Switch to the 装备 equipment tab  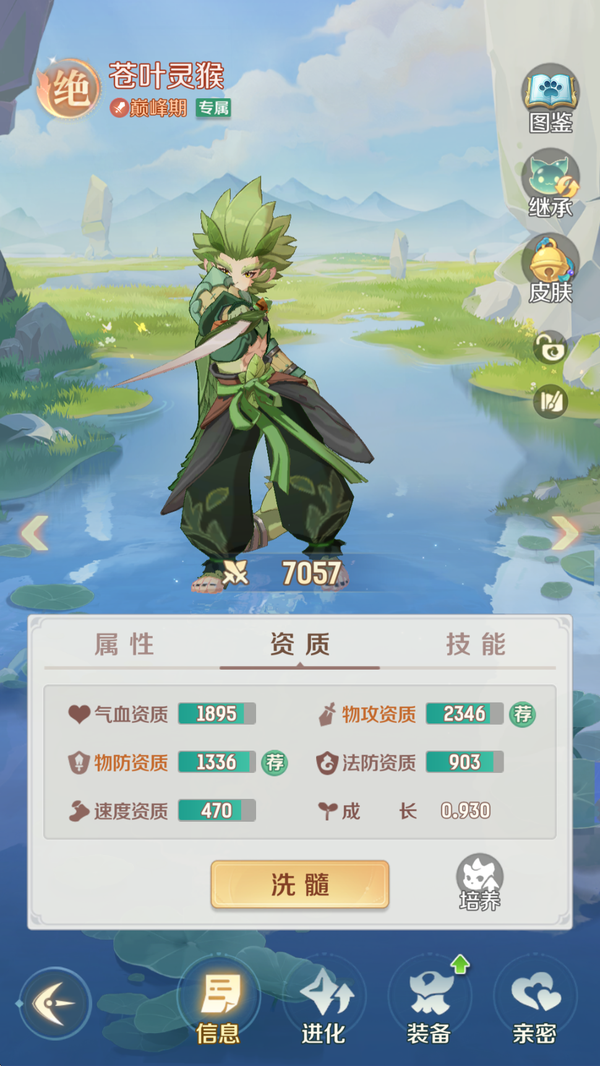point(429,1002)
